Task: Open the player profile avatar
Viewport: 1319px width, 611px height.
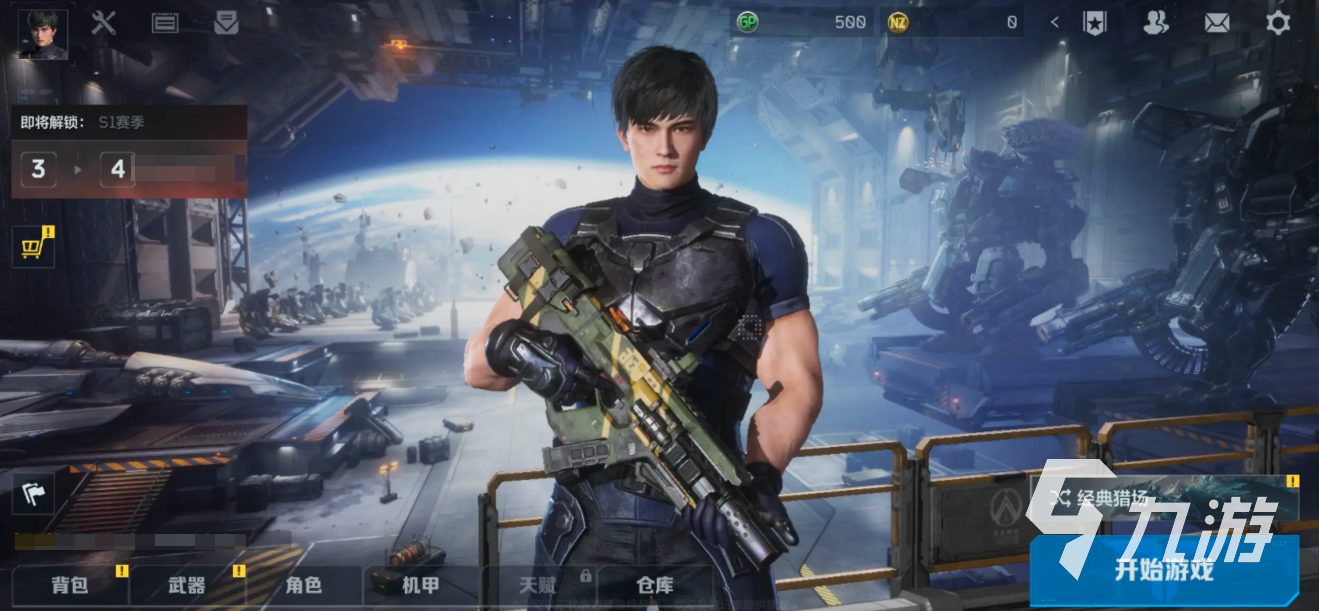Action: tap(43, 35)
